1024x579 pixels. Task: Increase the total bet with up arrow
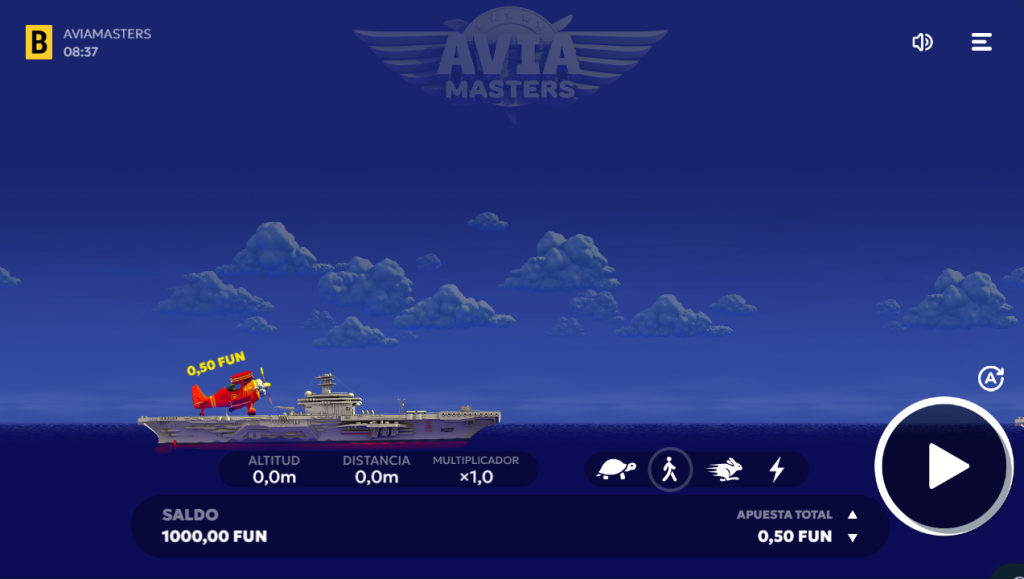(x=852, y=515)
